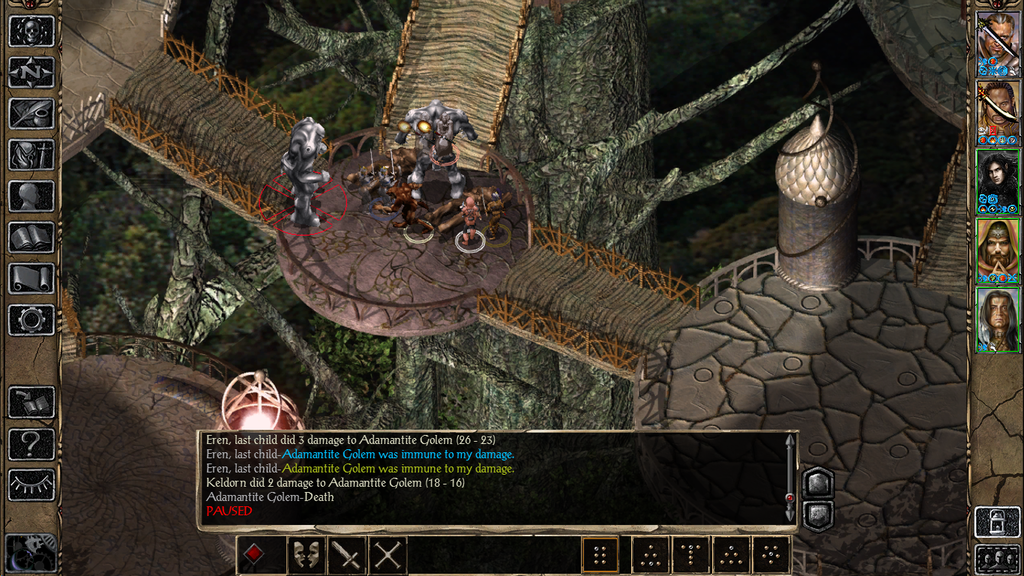Click the skull return-to-game button
1024x576 pixels.
pyautogui.click(x=31, y=30)
